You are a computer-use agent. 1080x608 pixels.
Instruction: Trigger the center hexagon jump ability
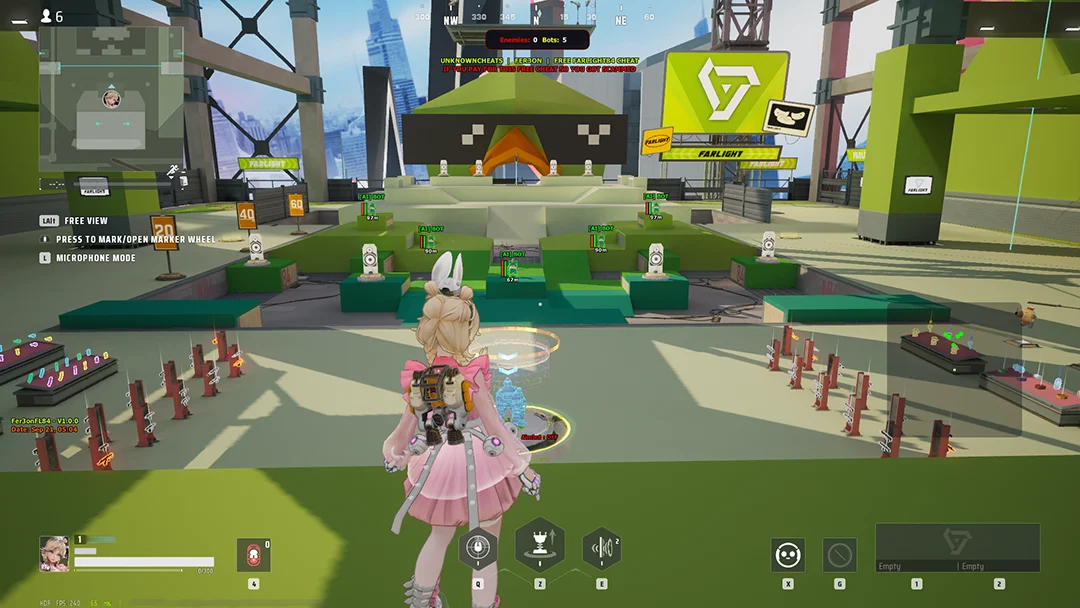click(x=540, y=545)
